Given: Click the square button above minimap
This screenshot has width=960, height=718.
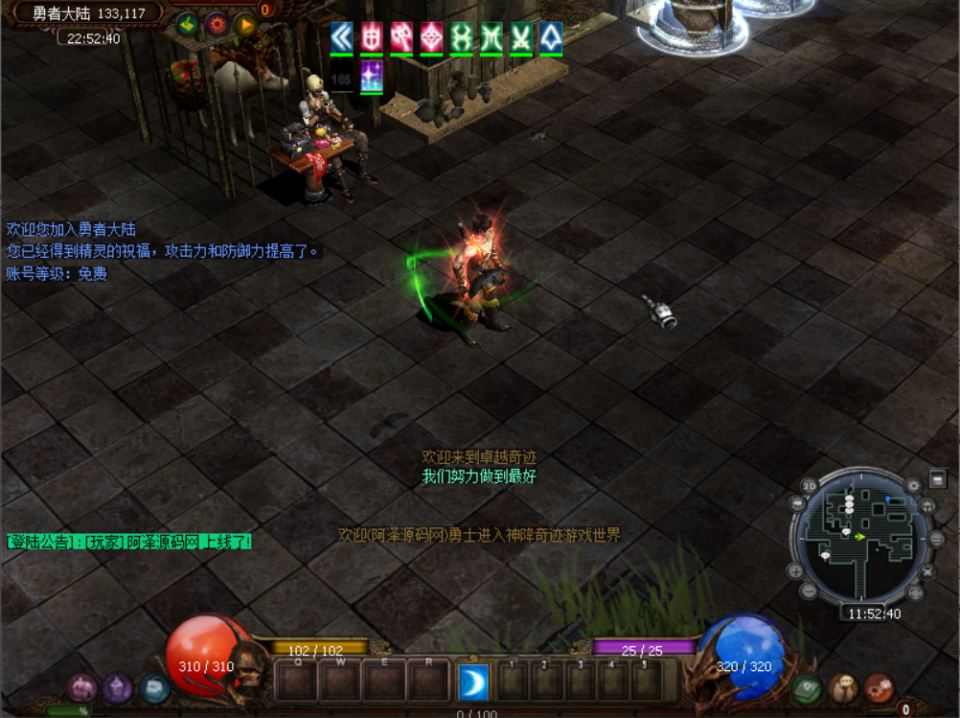Looking at the screenshot, I should point(937,479).
